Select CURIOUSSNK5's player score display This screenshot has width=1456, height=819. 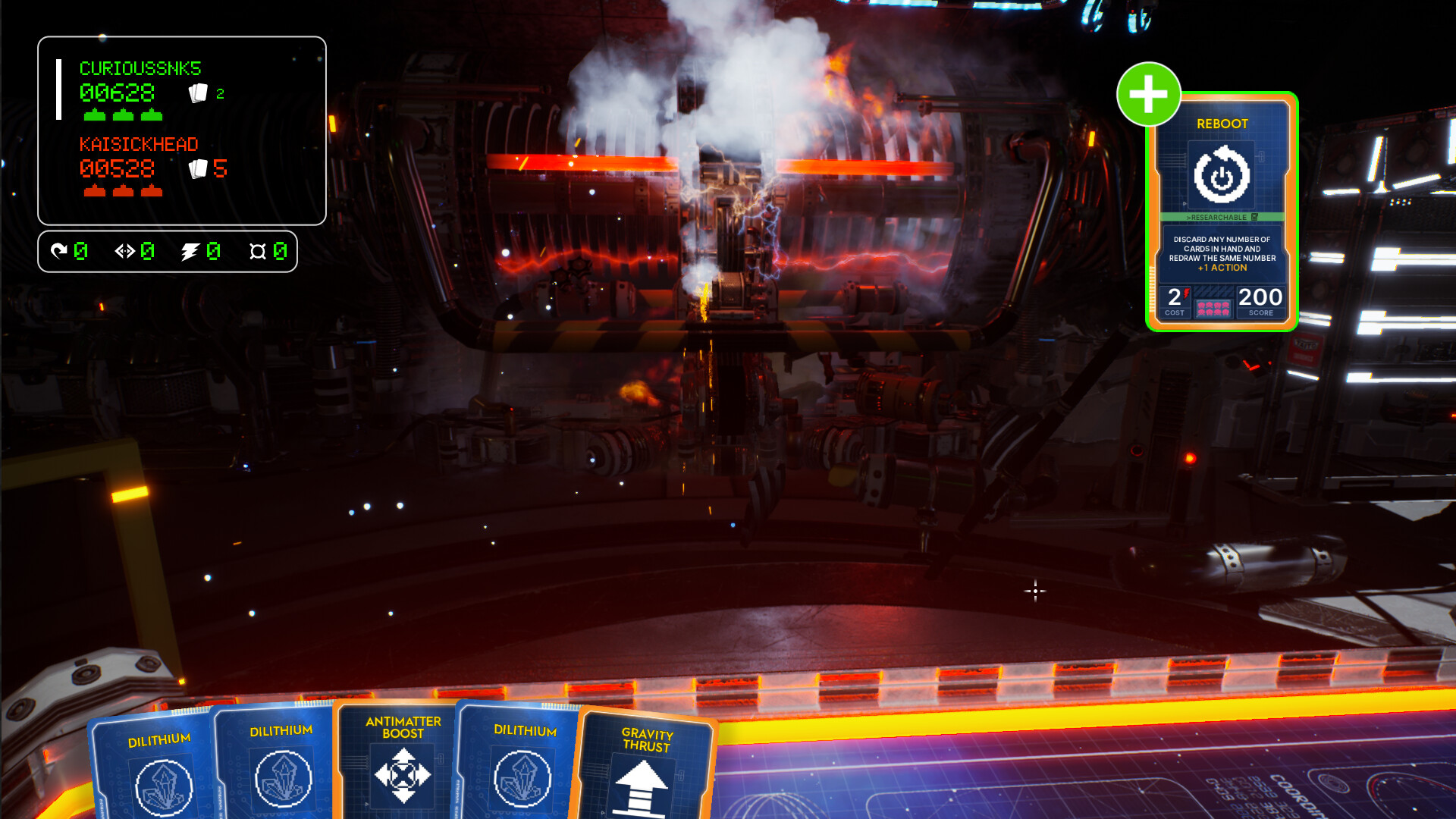click(118, 93)
